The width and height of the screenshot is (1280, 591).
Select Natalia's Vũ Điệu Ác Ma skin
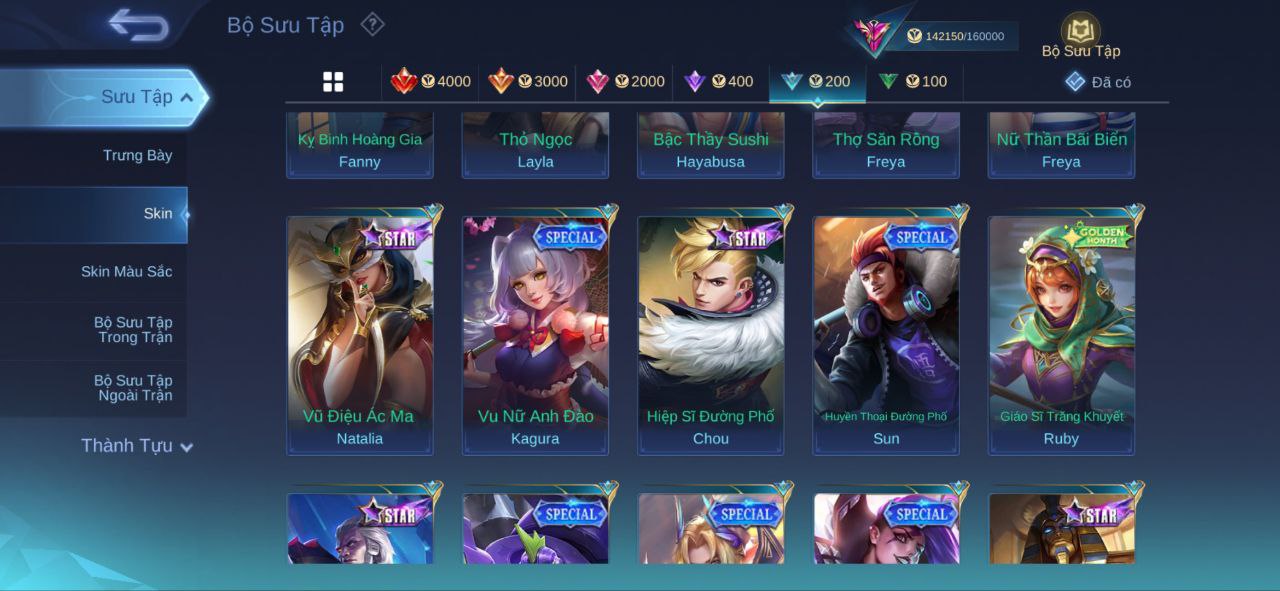(x=360, y=335)
